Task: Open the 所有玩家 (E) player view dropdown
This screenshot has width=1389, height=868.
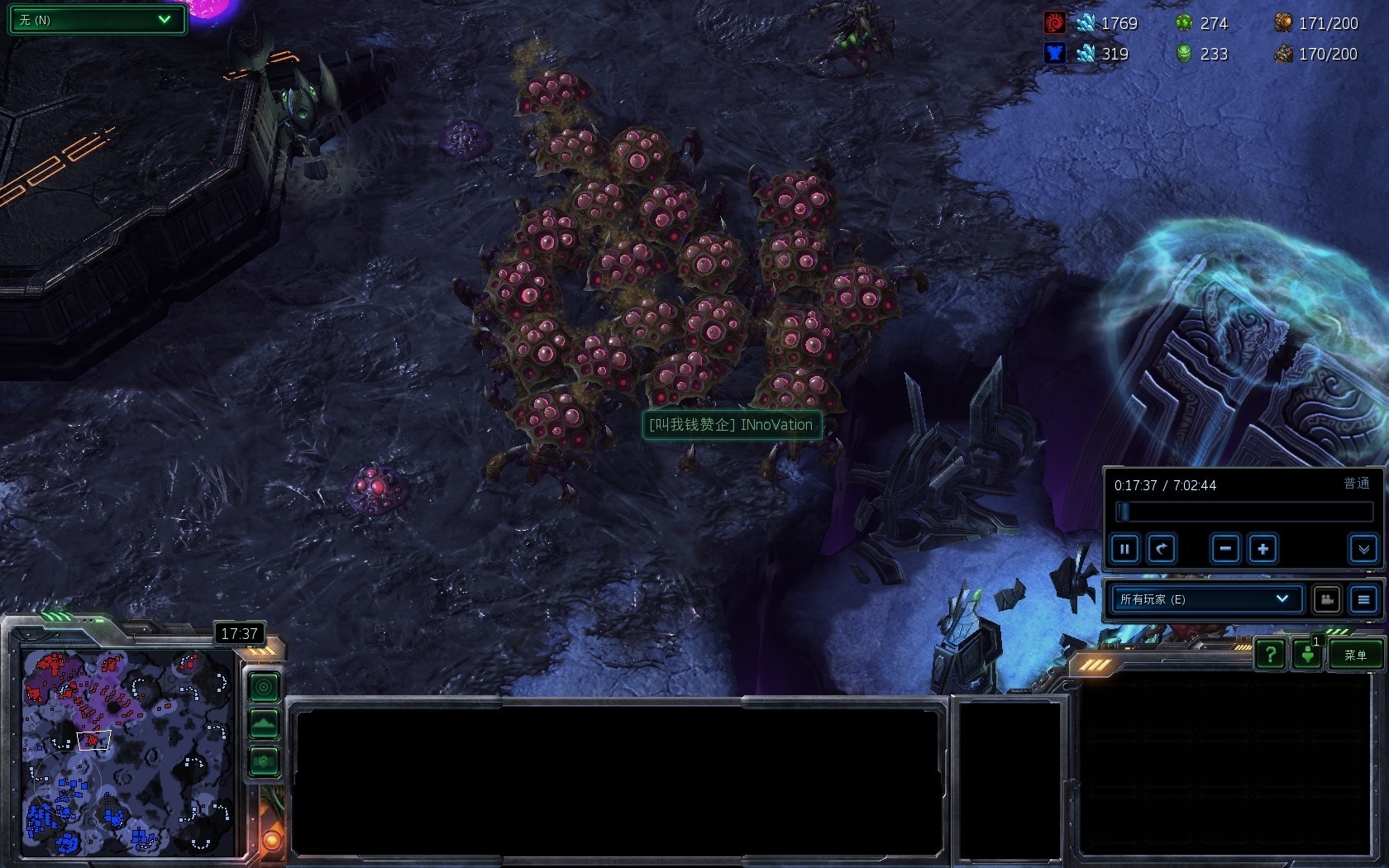Action: pyautogui.click(x=1205, y=599)
